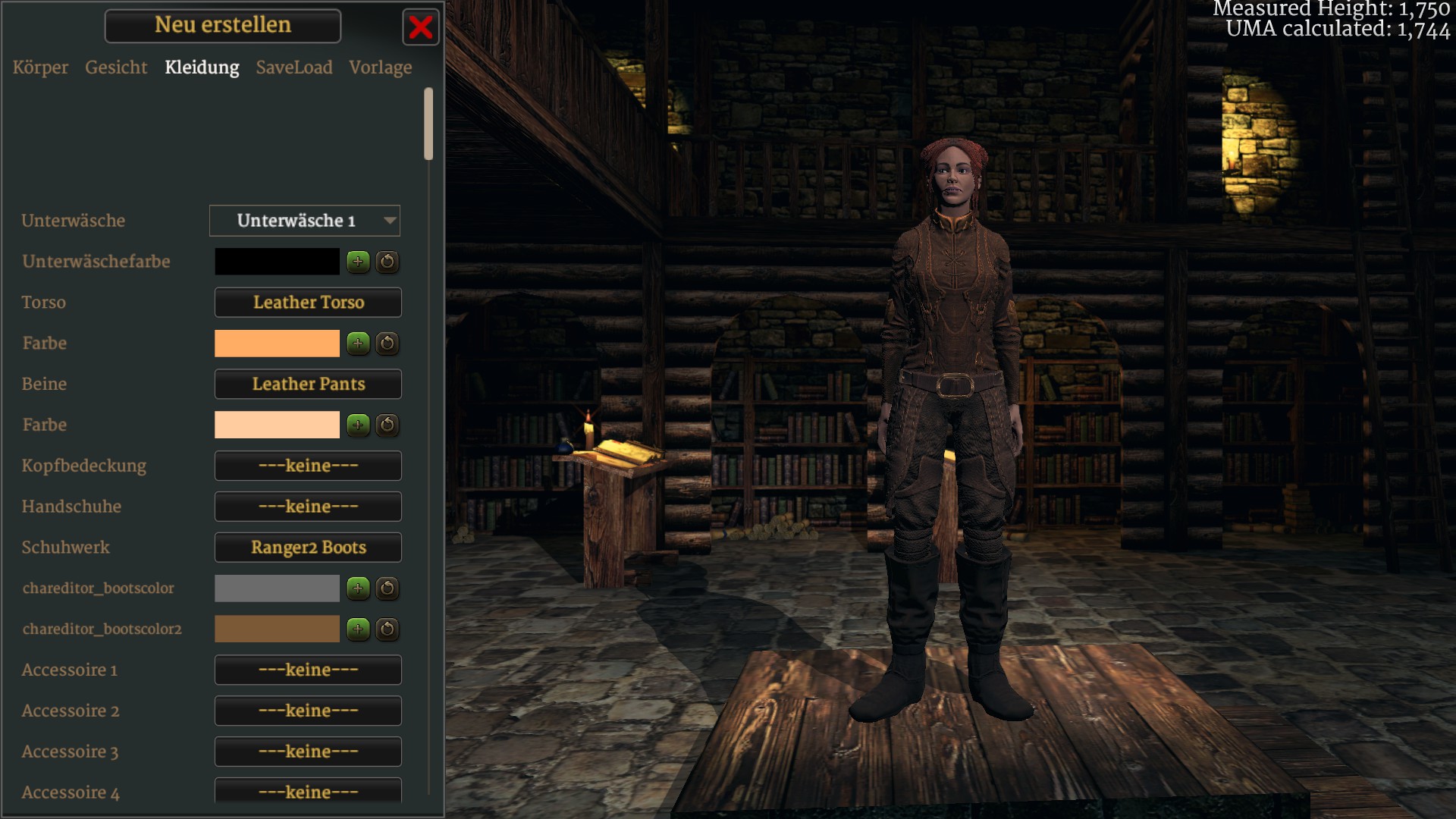This screenshot has width=1456, height=819.
Task: Open the Gesicht tab
Action: click(116, 67)
